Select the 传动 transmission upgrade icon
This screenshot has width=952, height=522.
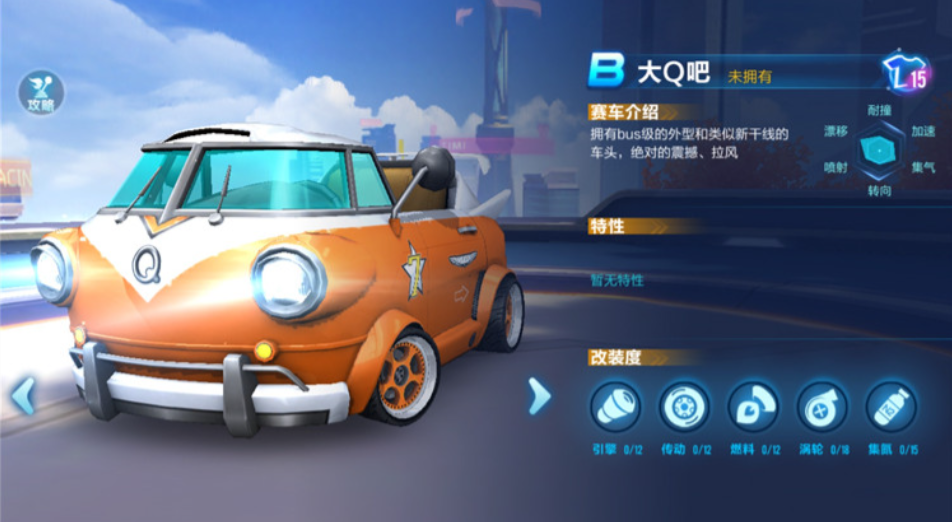click(684, 407)
